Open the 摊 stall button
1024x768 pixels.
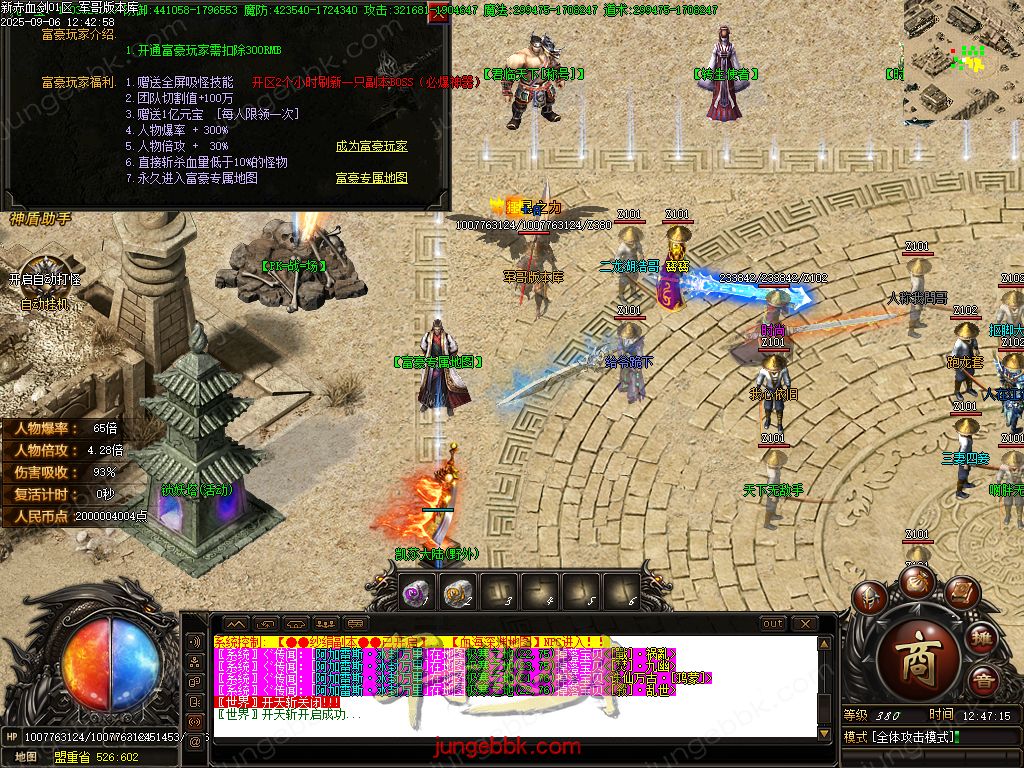pyautogui.click(x=983, y=637)
